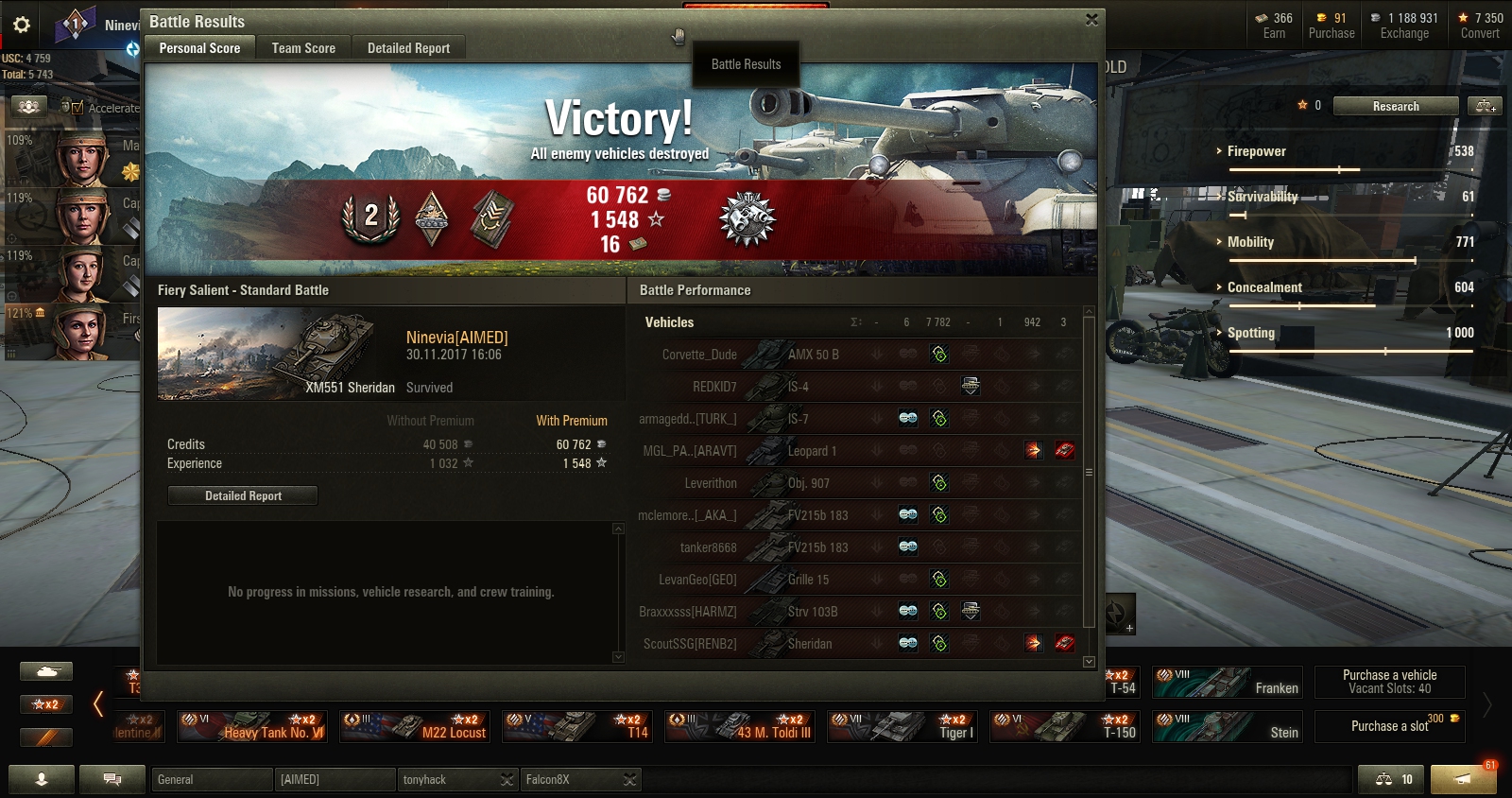Click Convert free experience
1512x798 pixels.
click(1479, 26)
